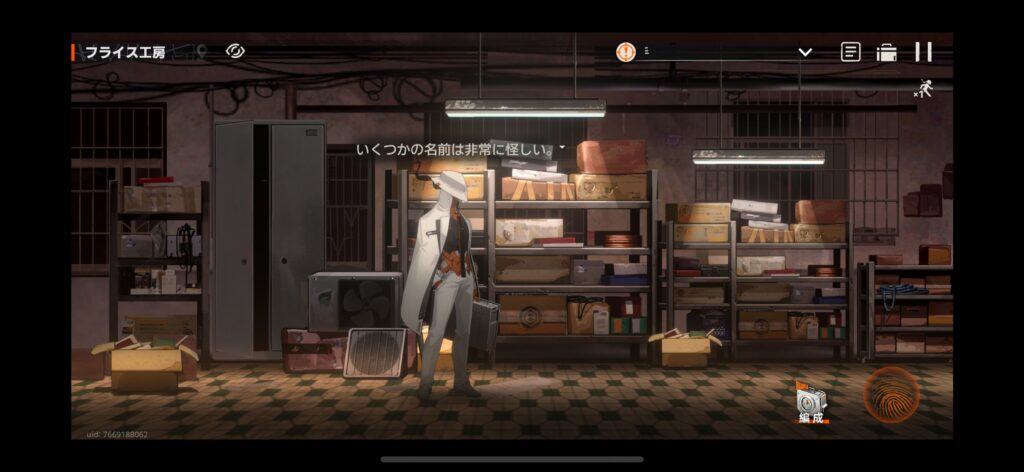Toggle the eye visibility icon
This screenshot has height=472, width=1024.
[235, 50]
